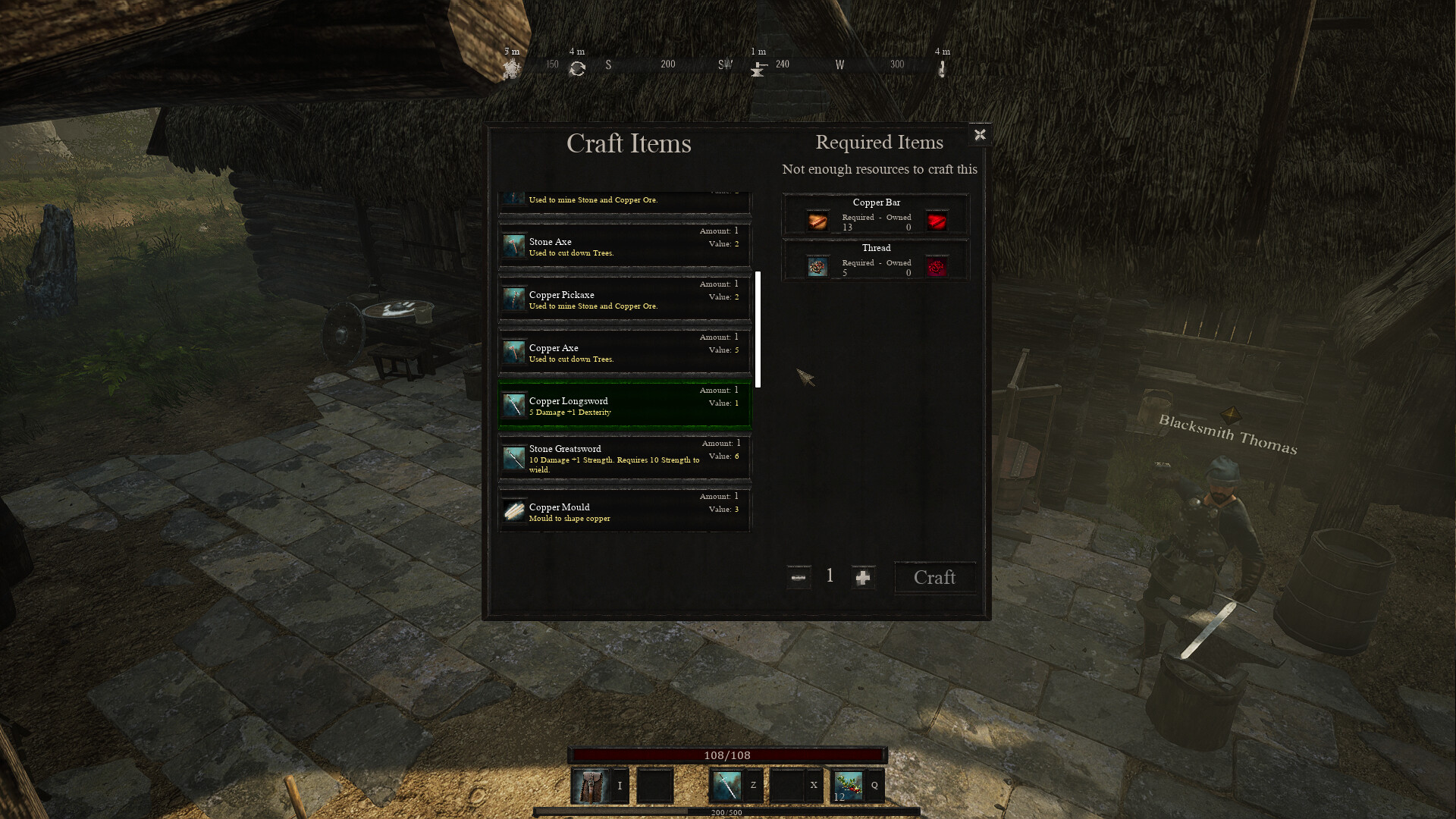The height and width of the screenshot is (819, 1456).
Task: Click the crafting list scrollbar
Action: (x=758, y=329)
